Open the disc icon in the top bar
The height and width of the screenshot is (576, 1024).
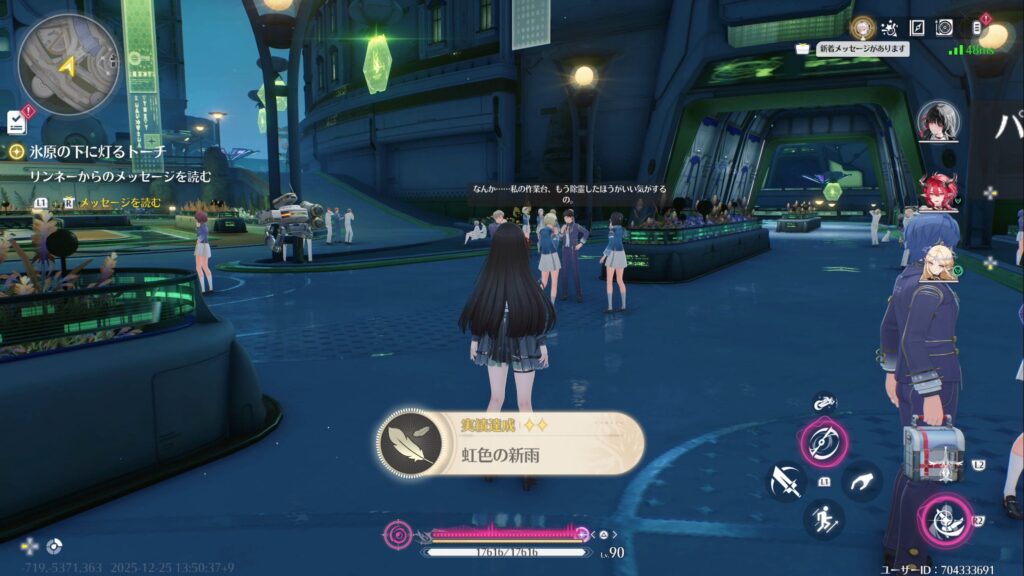pos(944,28)
